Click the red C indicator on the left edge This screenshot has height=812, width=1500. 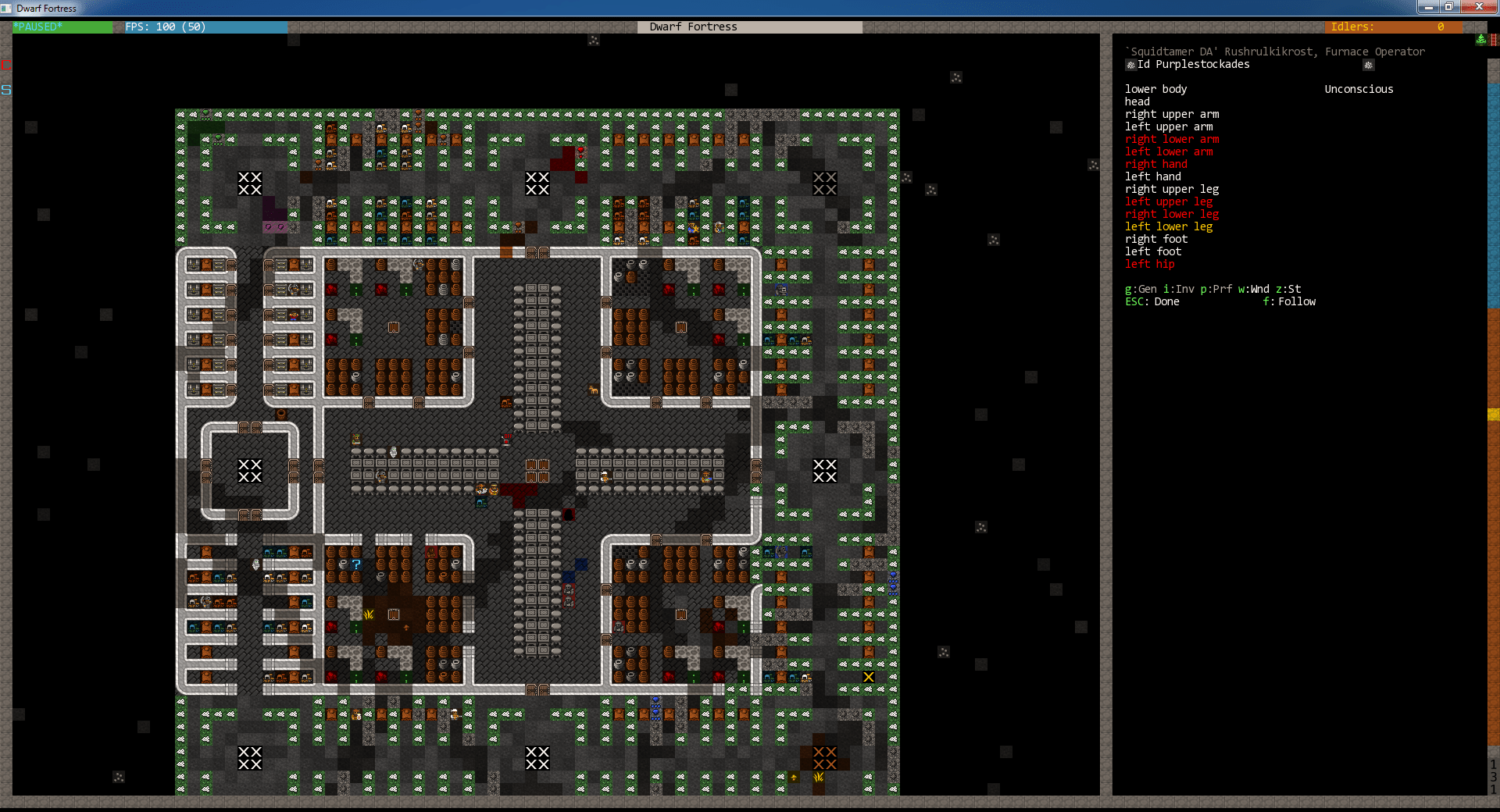[x=7, y=66]
